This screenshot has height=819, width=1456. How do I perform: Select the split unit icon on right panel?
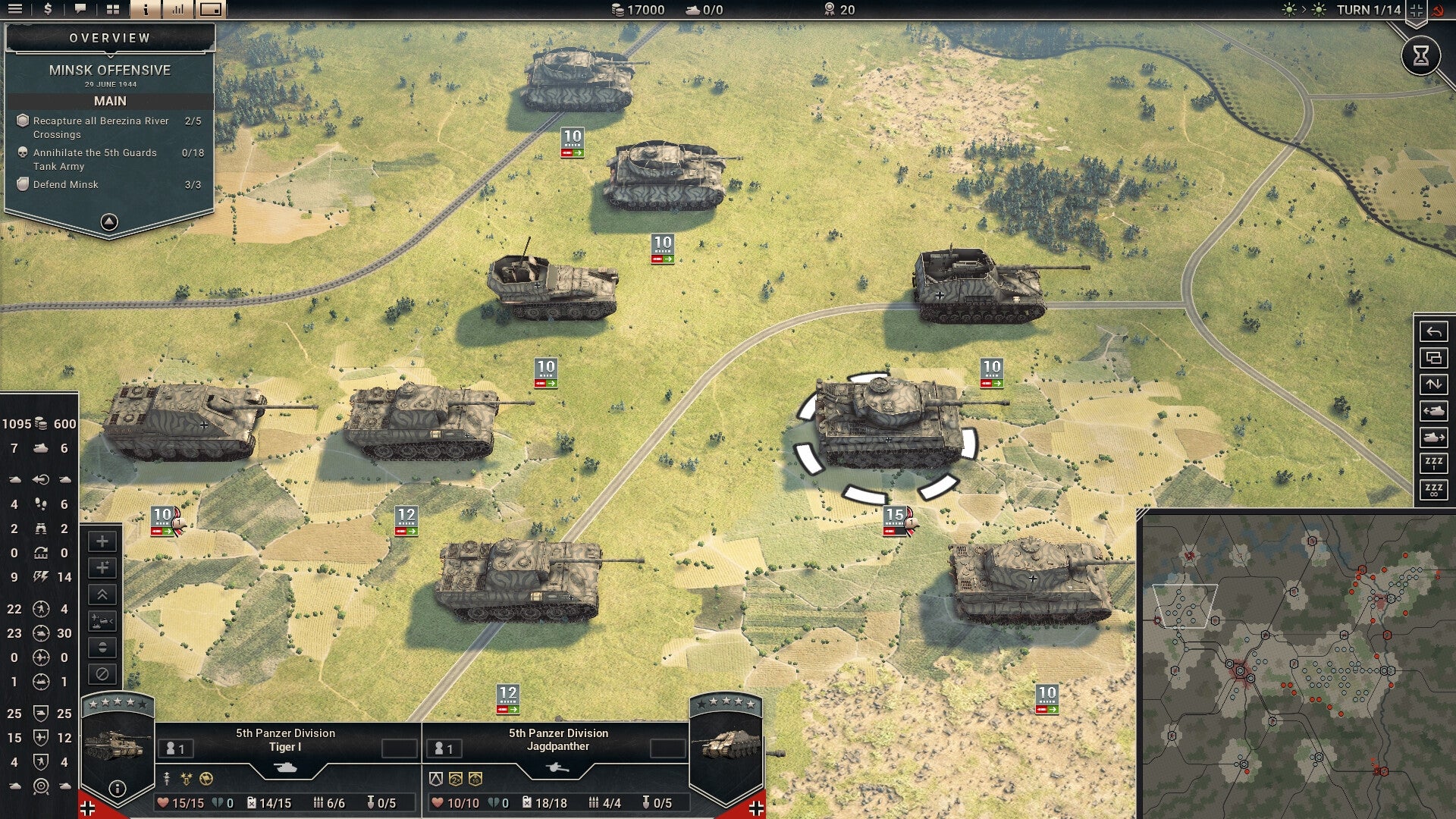(1433, 359)
